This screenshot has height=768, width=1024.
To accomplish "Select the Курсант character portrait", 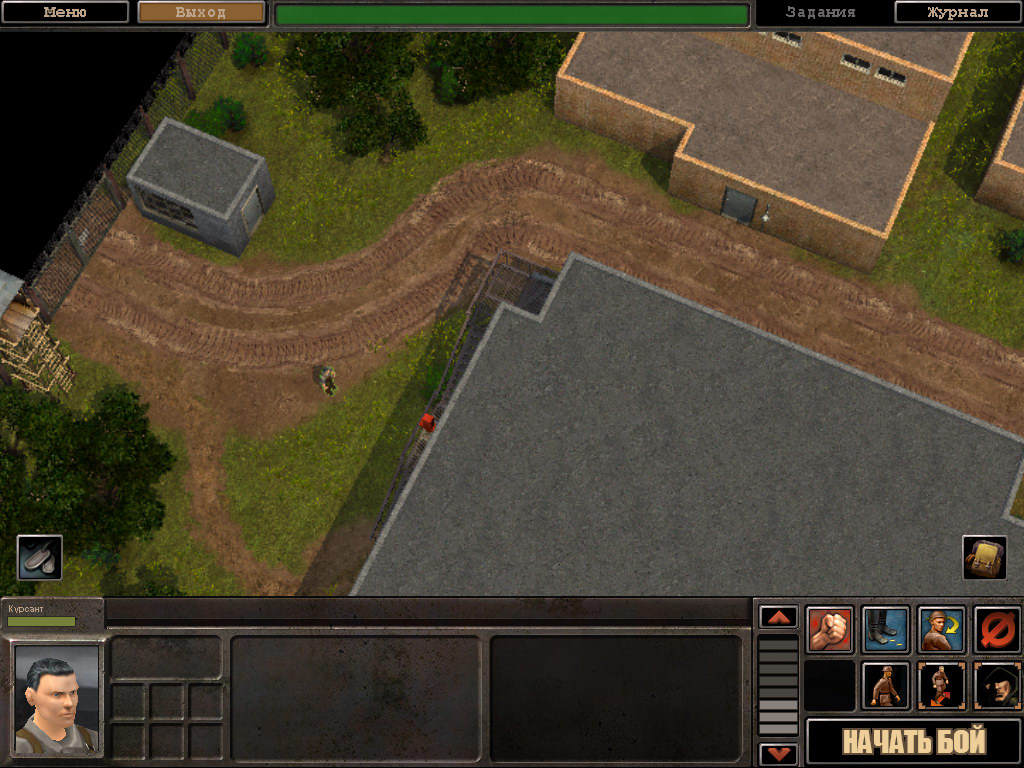I will [57, 699].
